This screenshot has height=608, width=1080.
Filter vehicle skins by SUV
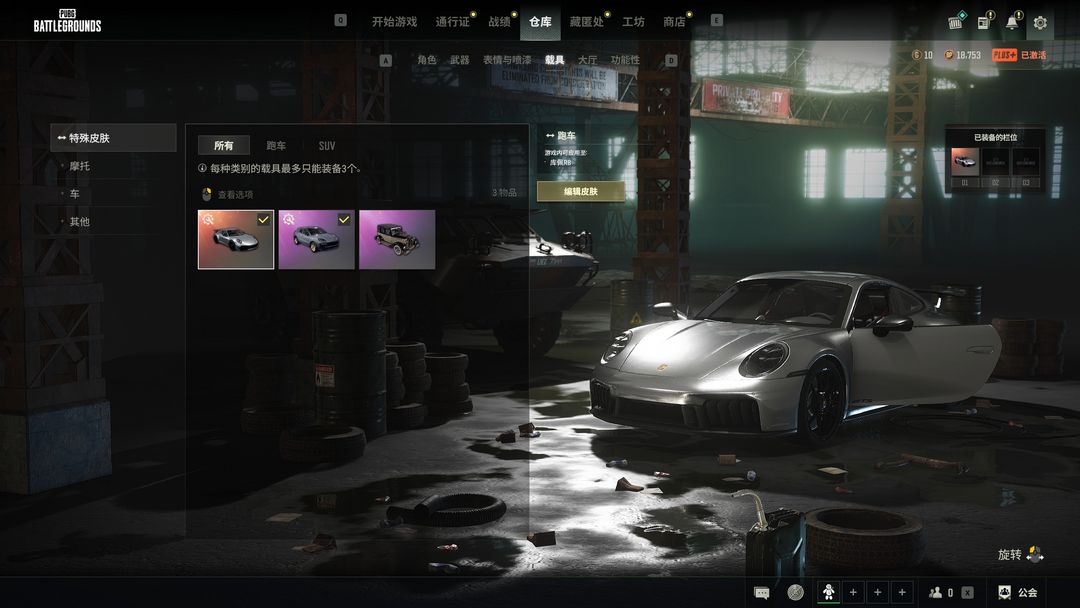click(327, 146)
